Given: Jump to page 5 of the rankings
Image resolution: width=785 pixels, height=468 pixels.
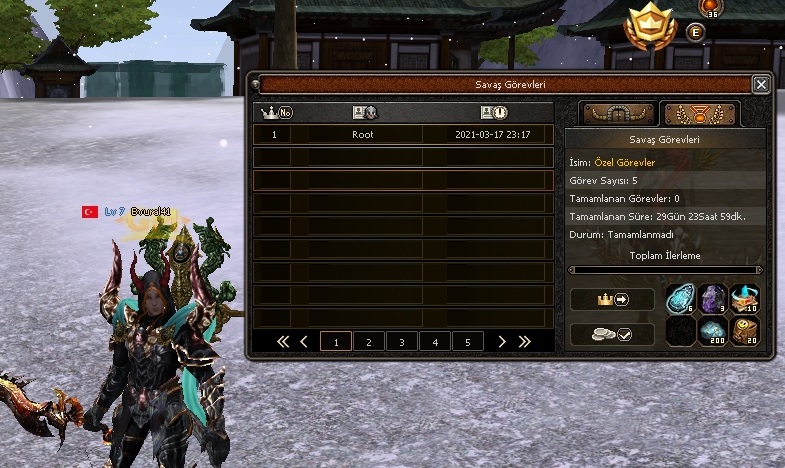Looking at the screenshot, I should (468, 342).
